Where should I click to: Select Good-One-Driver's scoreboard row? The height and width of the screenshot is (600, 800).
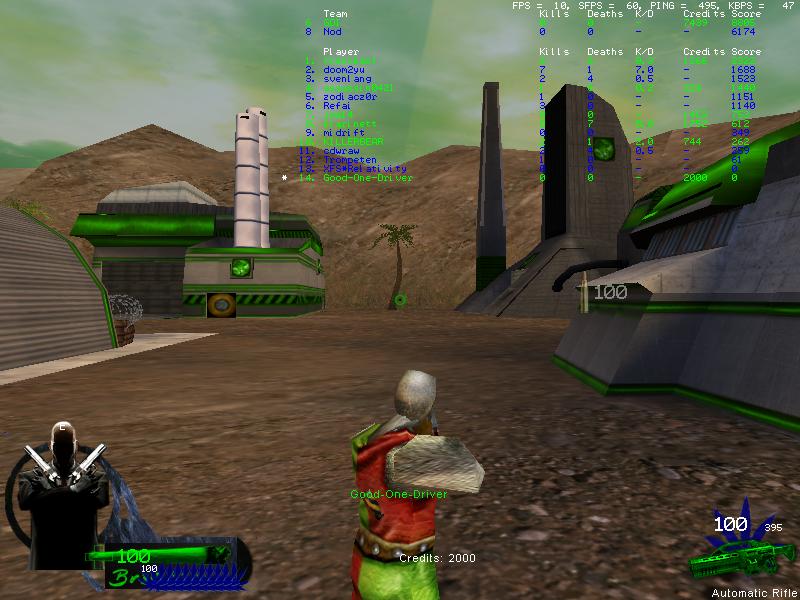pos(367,178)
